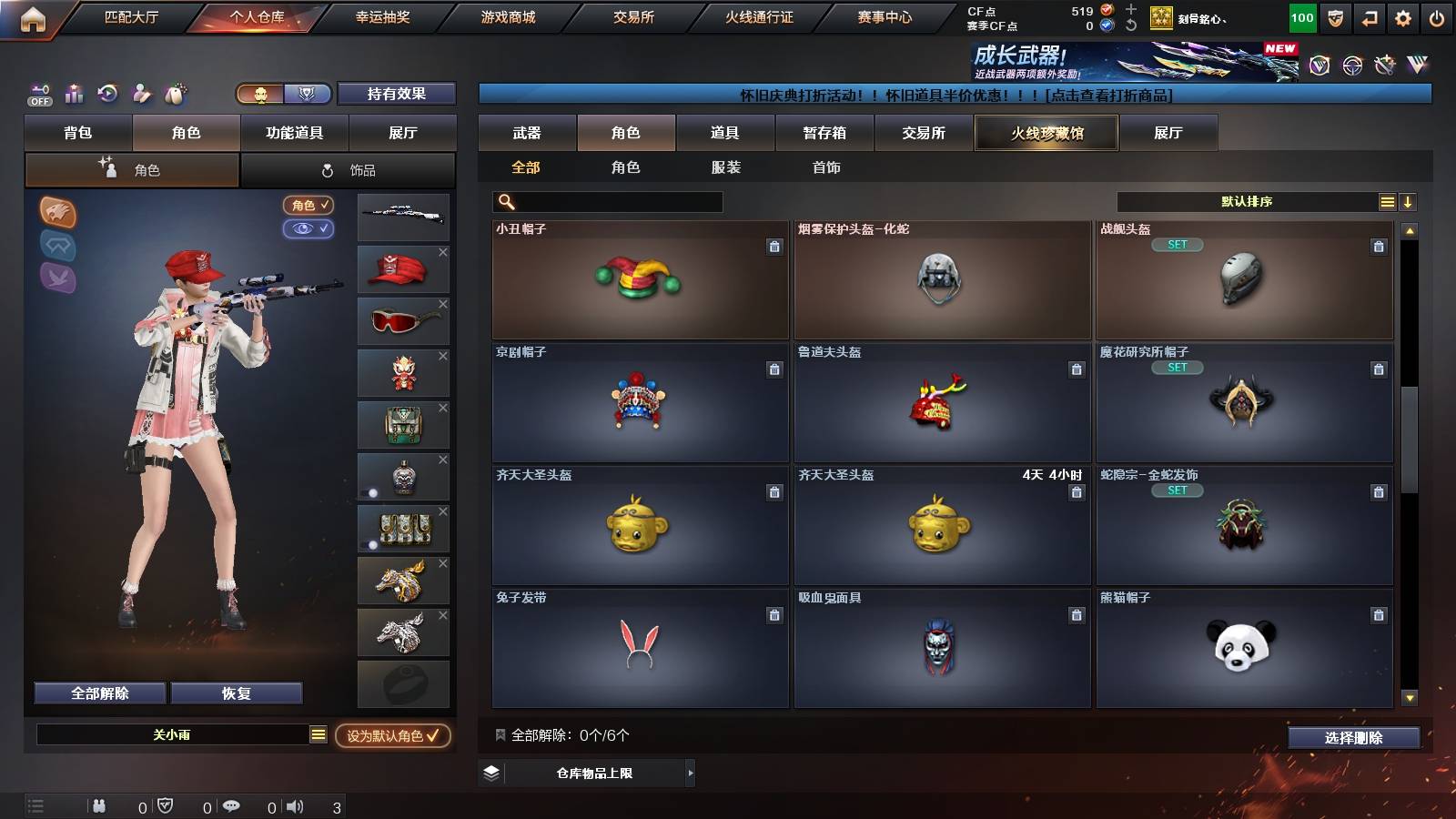
Task: Switch the character/rank toggle to the rank side
Action: pyautogui.click(x=308, y=94)
